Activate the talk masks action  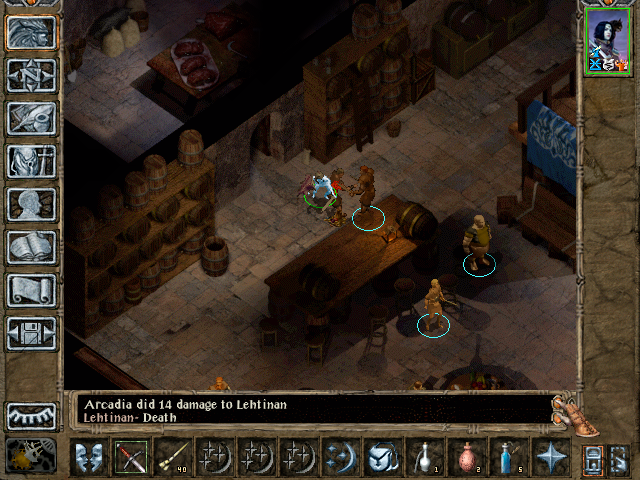click(x=88, y=457)
